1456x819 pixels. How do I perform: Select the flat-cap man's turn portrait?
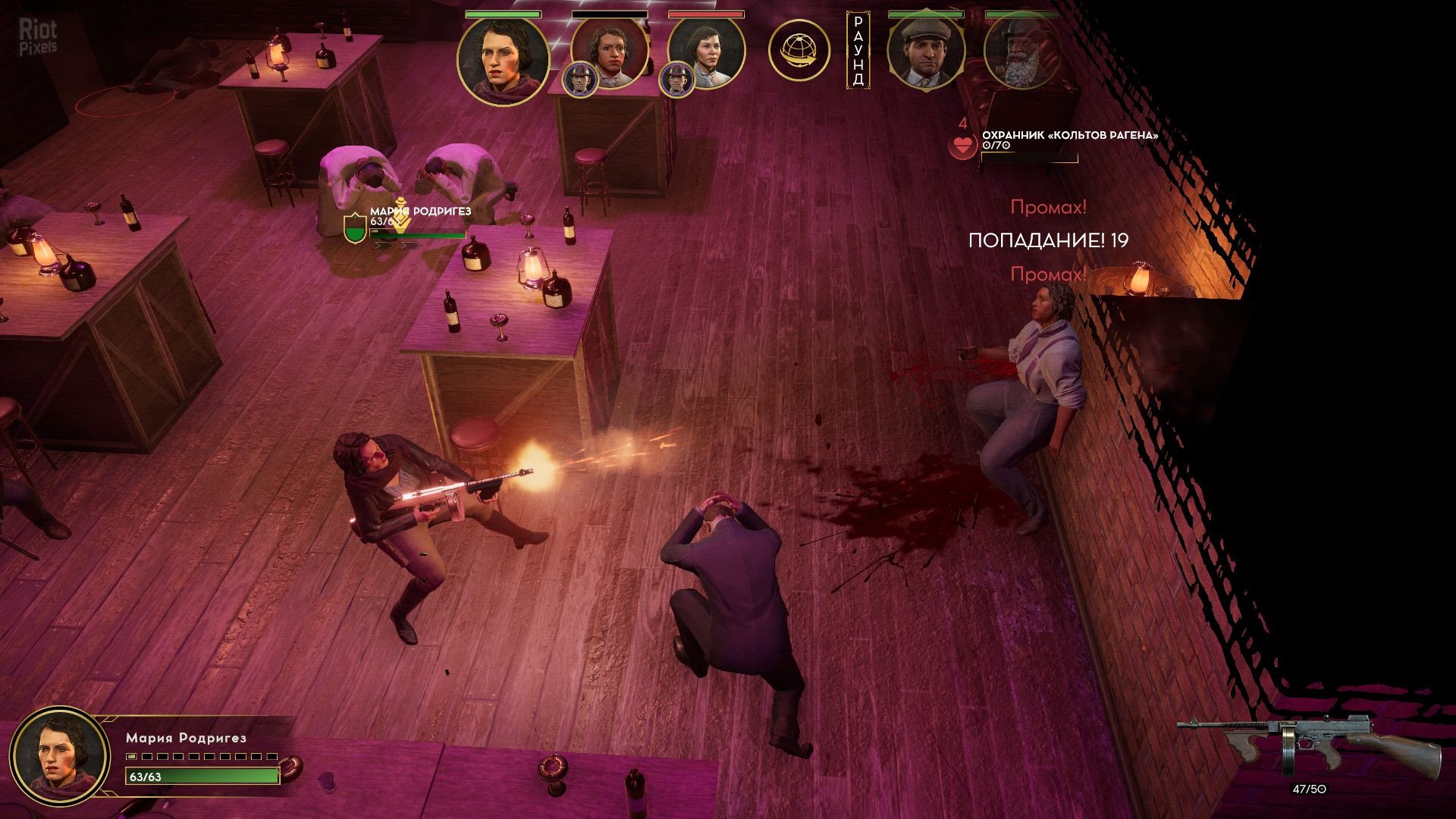[925, 52]
